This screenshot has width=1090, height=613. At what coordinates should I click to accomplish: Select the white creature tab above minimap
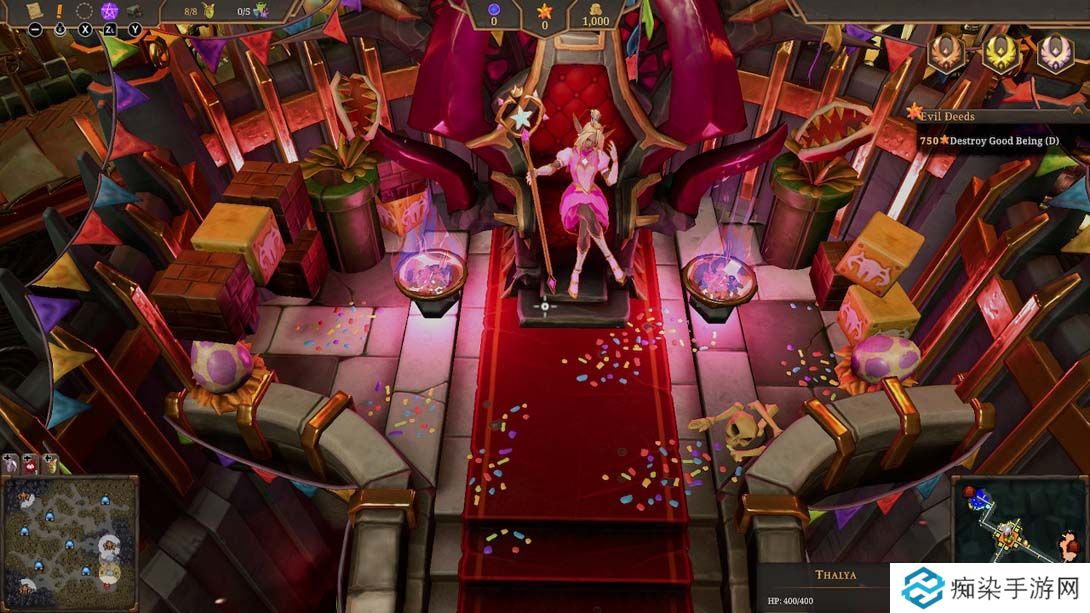[11, 463]
